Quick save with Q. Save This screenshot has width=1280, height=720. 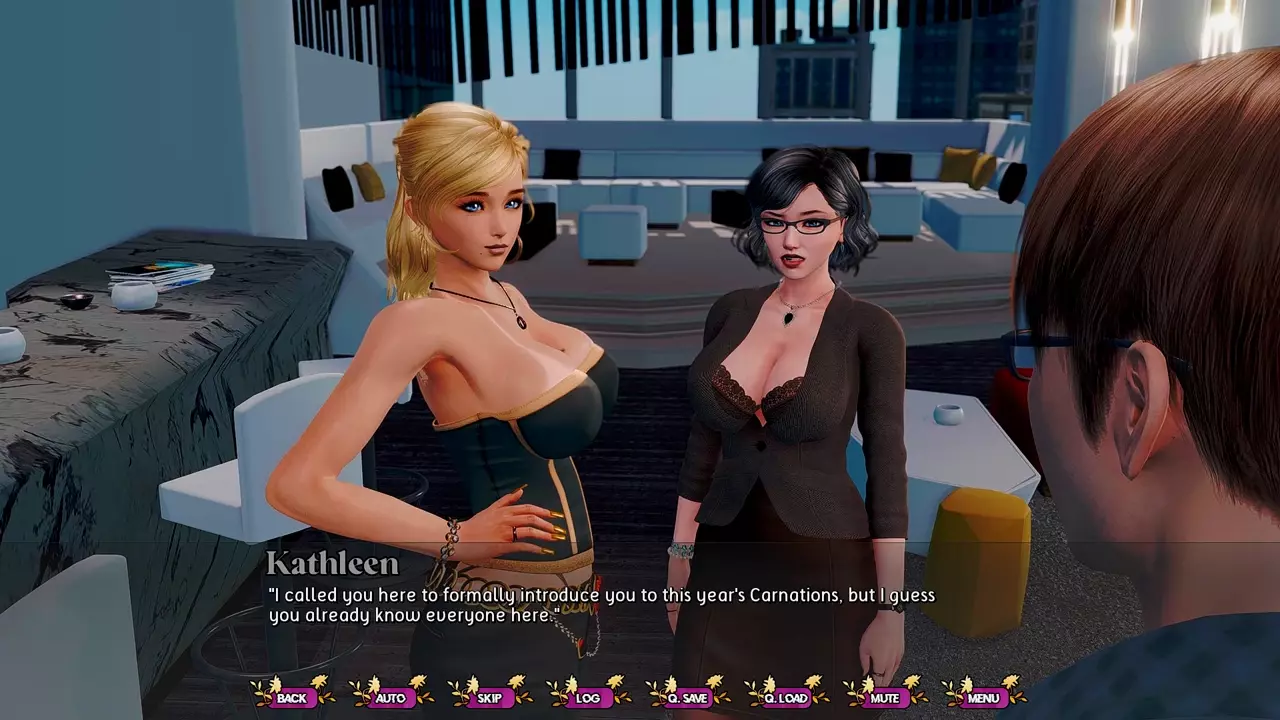tap(687, 697)
